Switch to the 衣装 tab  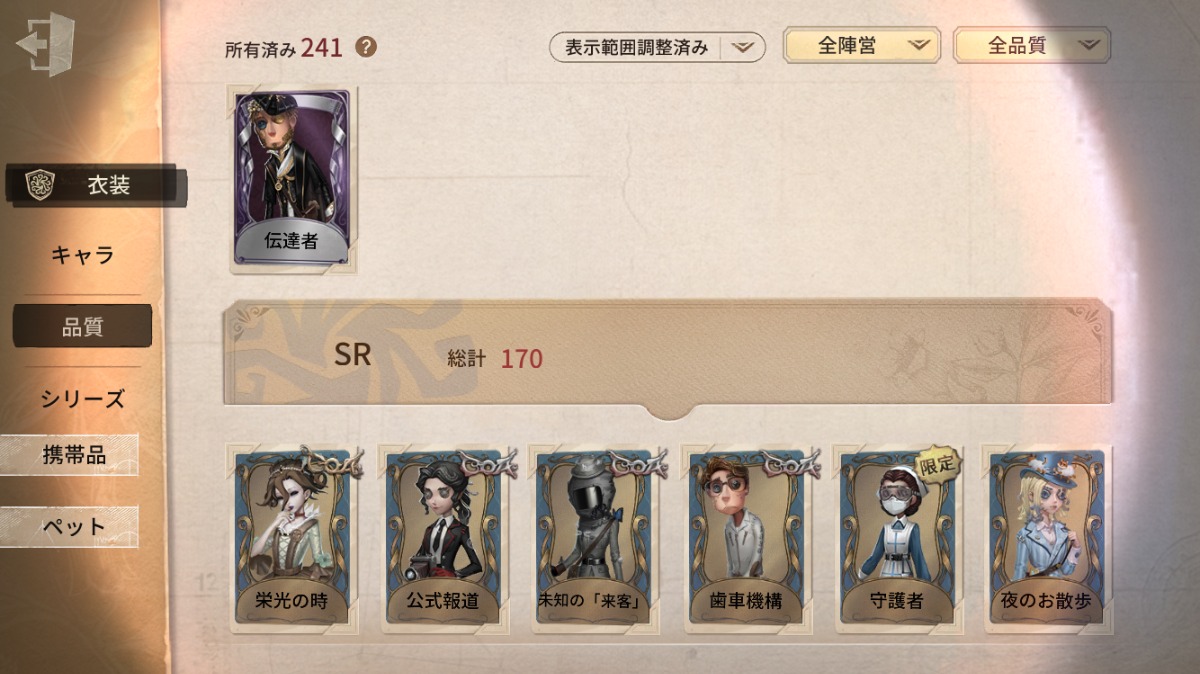click(x=96, y=185)
